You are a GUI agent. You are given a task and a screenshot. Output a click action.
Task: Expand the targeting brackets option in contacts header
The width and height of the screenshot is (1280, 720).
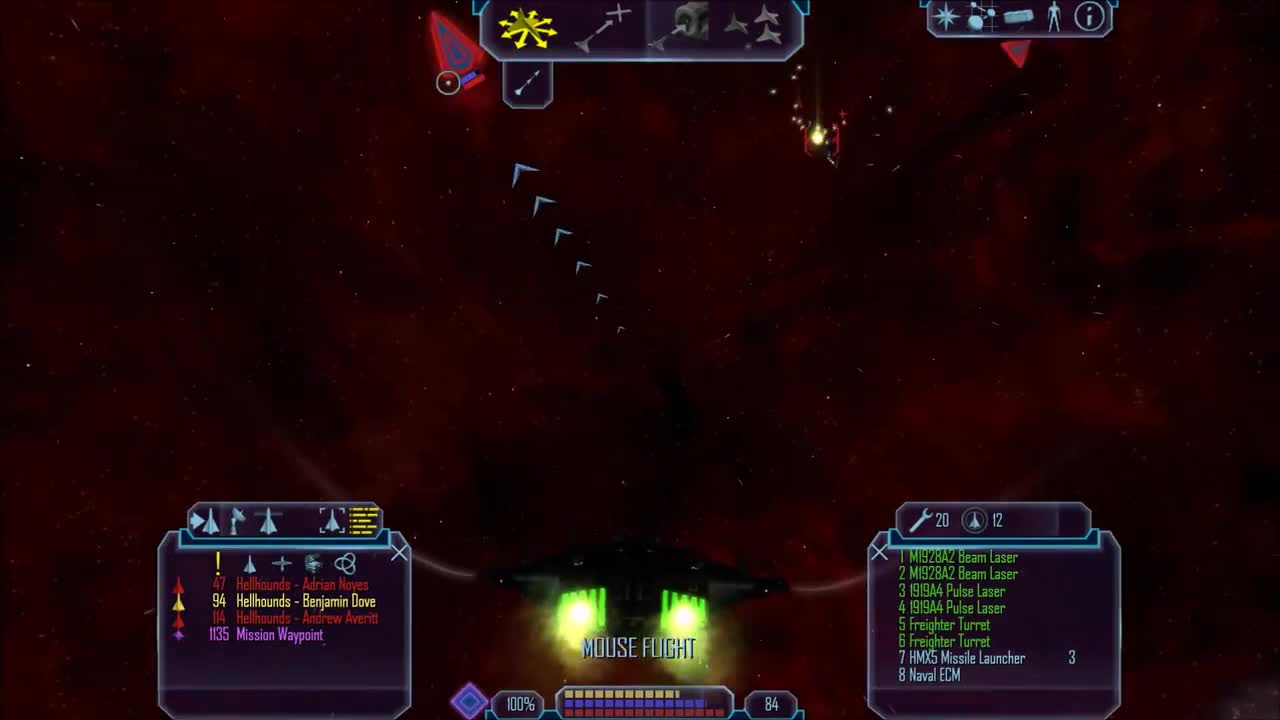click(333, 519)
